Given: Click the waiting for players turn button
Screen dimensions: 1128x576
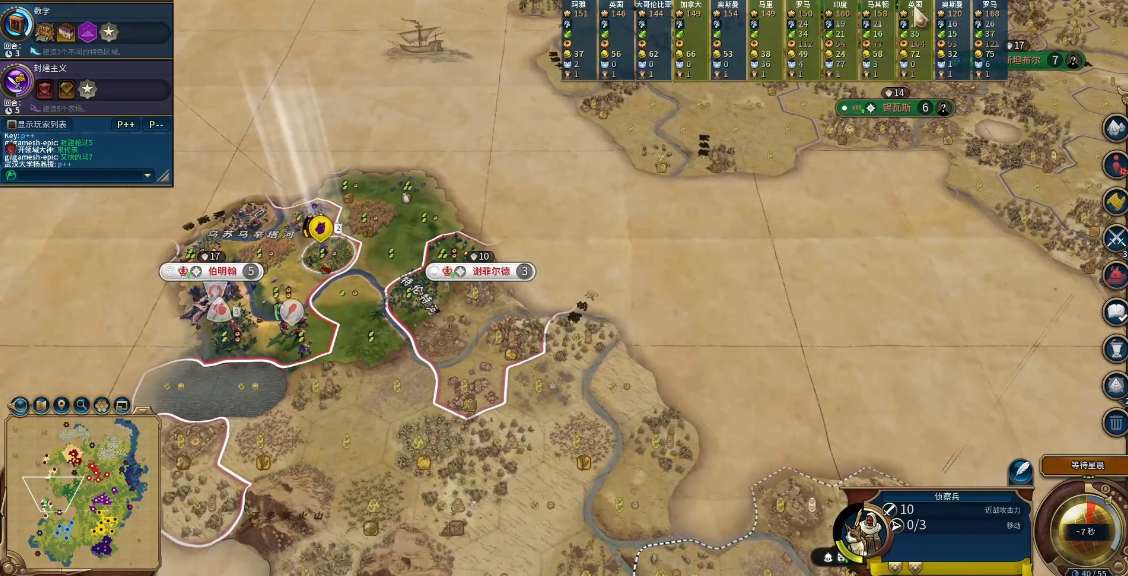Looking at the screenshot, I should (1084, 466).
